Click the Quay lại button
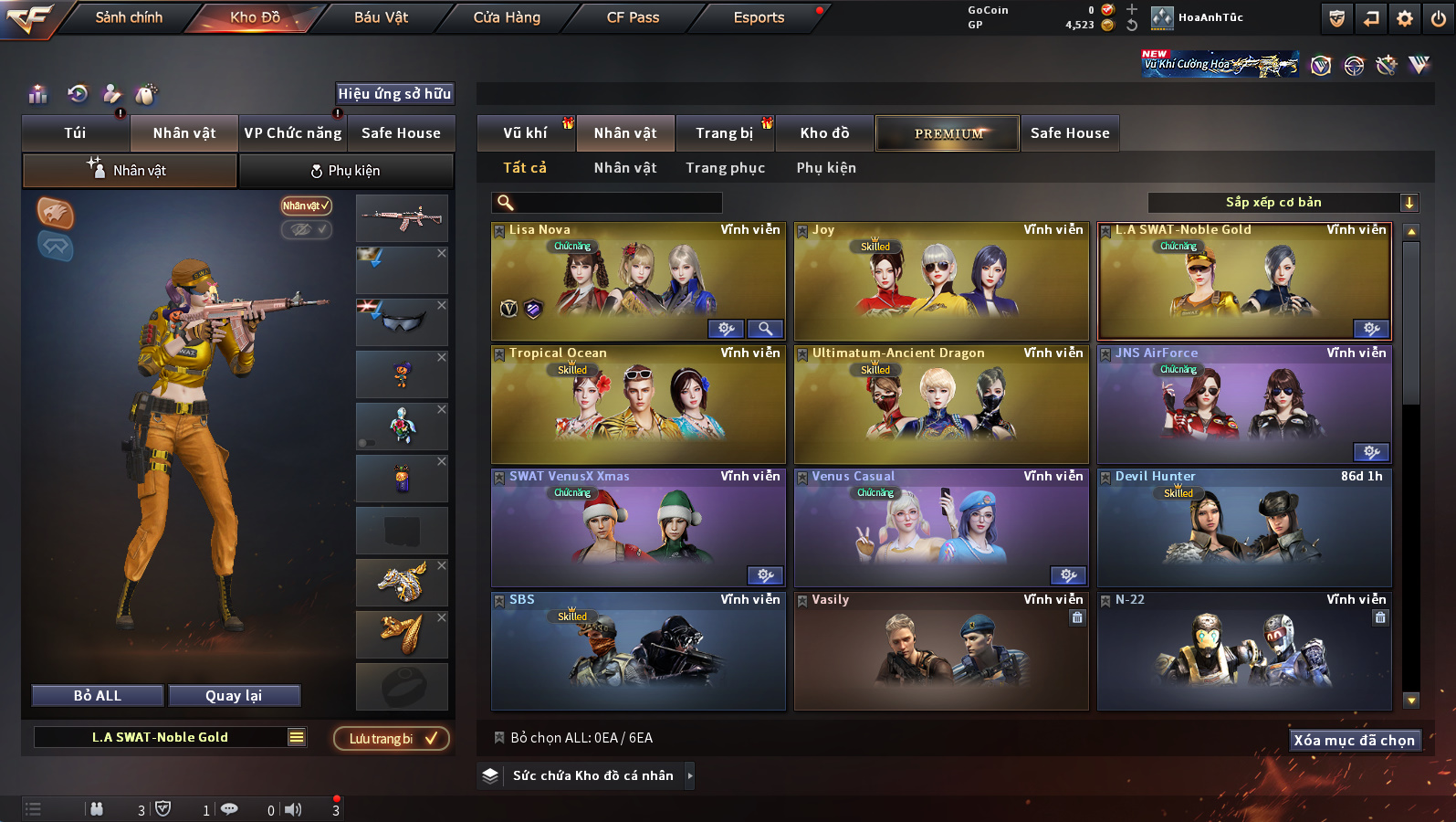1456x822 pixels. 234,696
